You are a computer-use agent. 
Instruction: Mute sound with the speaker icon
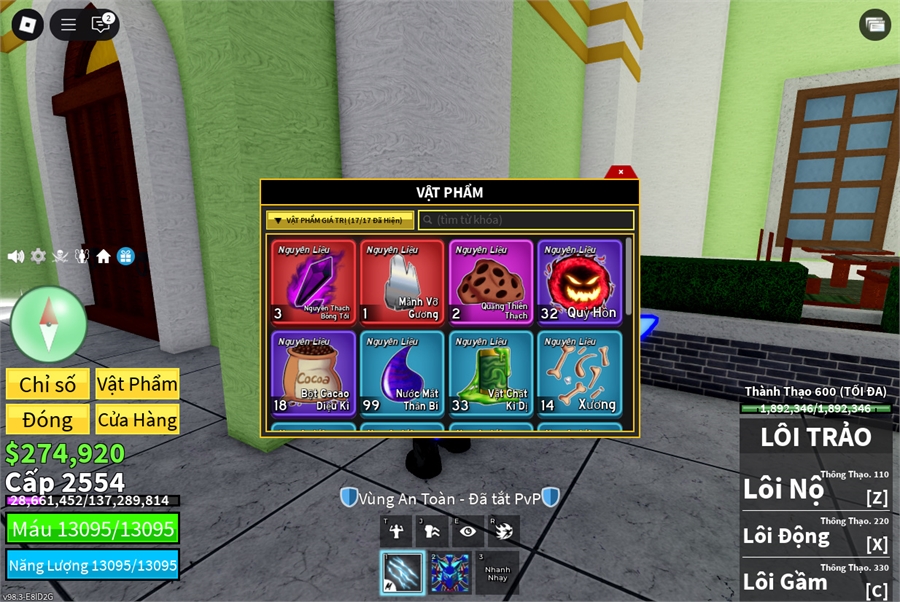[x=16, y=256]
